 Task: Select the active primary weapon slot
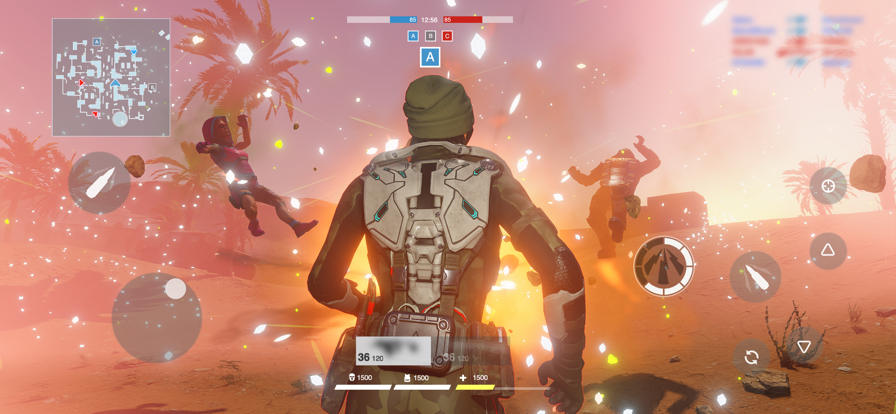click(393, 352)
